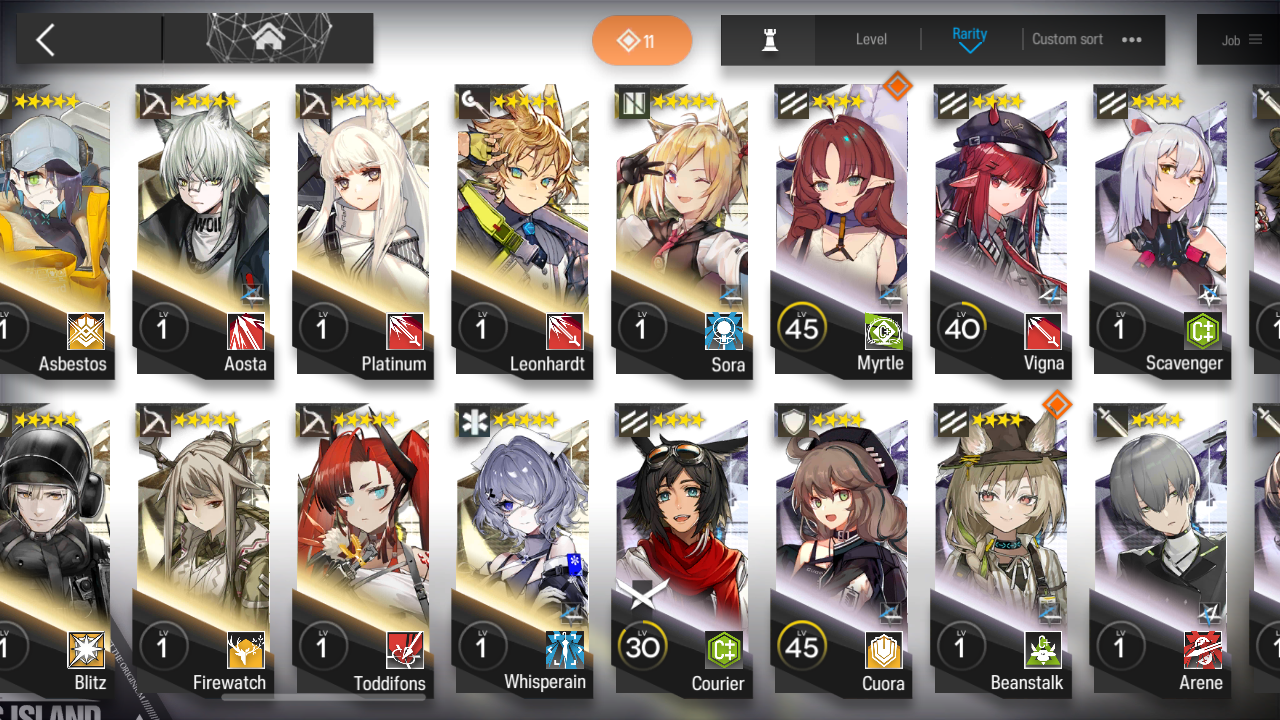Tap the green vanguard class icon on Myrtle's card

click(884, 330)
